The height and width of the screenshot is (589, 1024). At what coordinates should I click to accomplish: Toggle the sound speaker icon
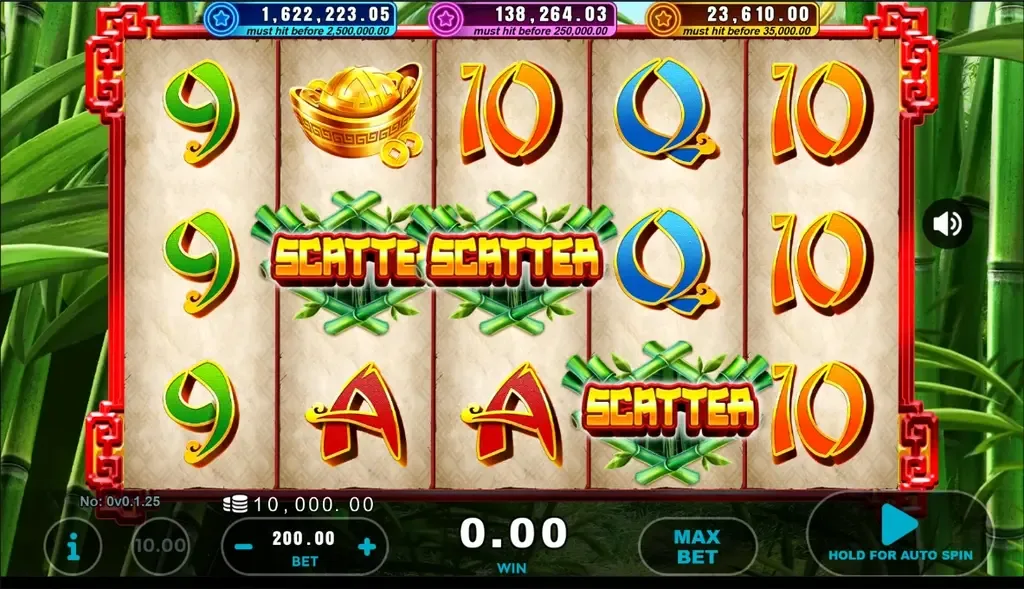946,224
